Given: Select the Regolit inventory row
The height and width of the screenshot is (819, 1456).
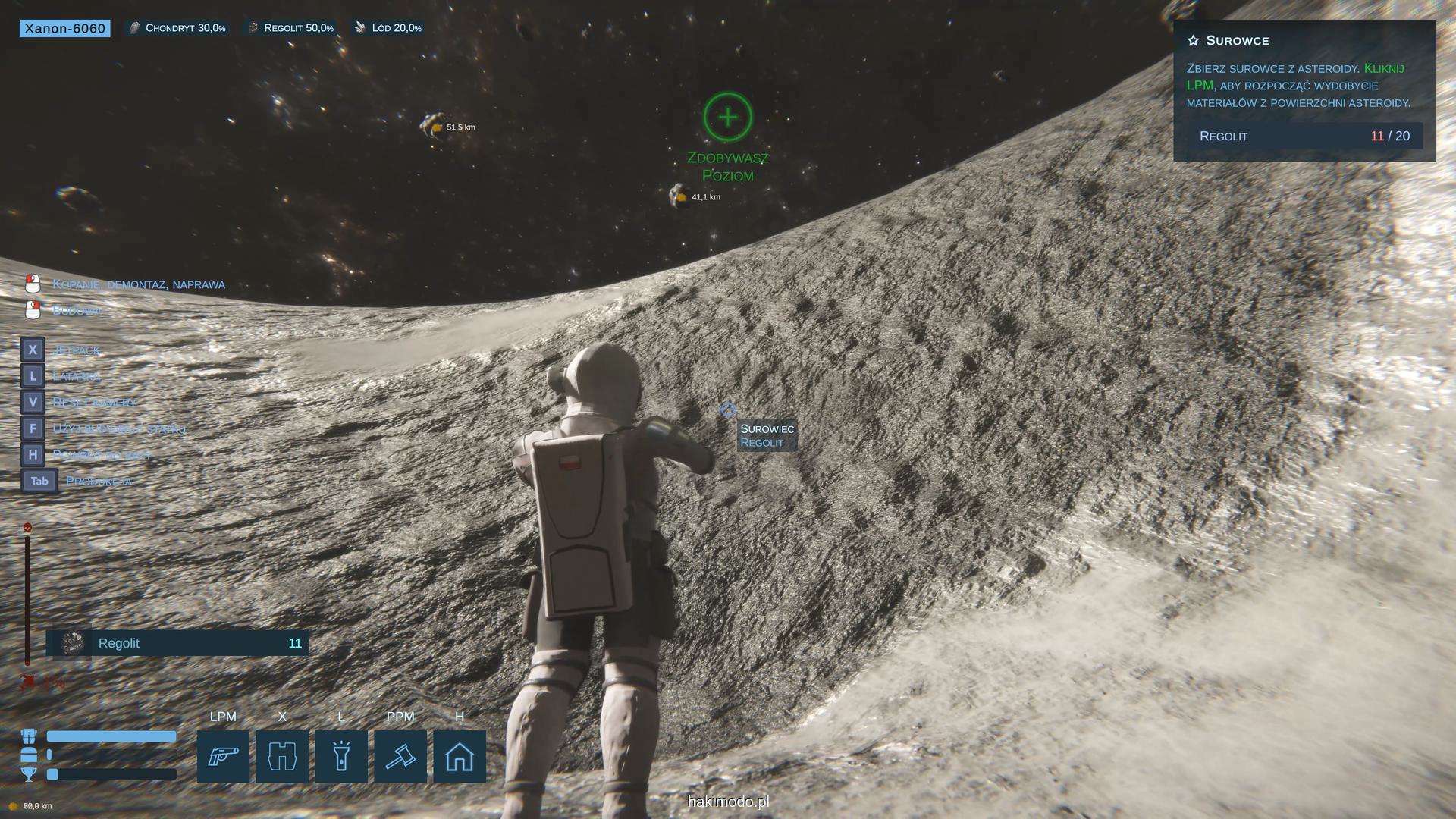Looking at the screenshot, I should pos(177,643).
